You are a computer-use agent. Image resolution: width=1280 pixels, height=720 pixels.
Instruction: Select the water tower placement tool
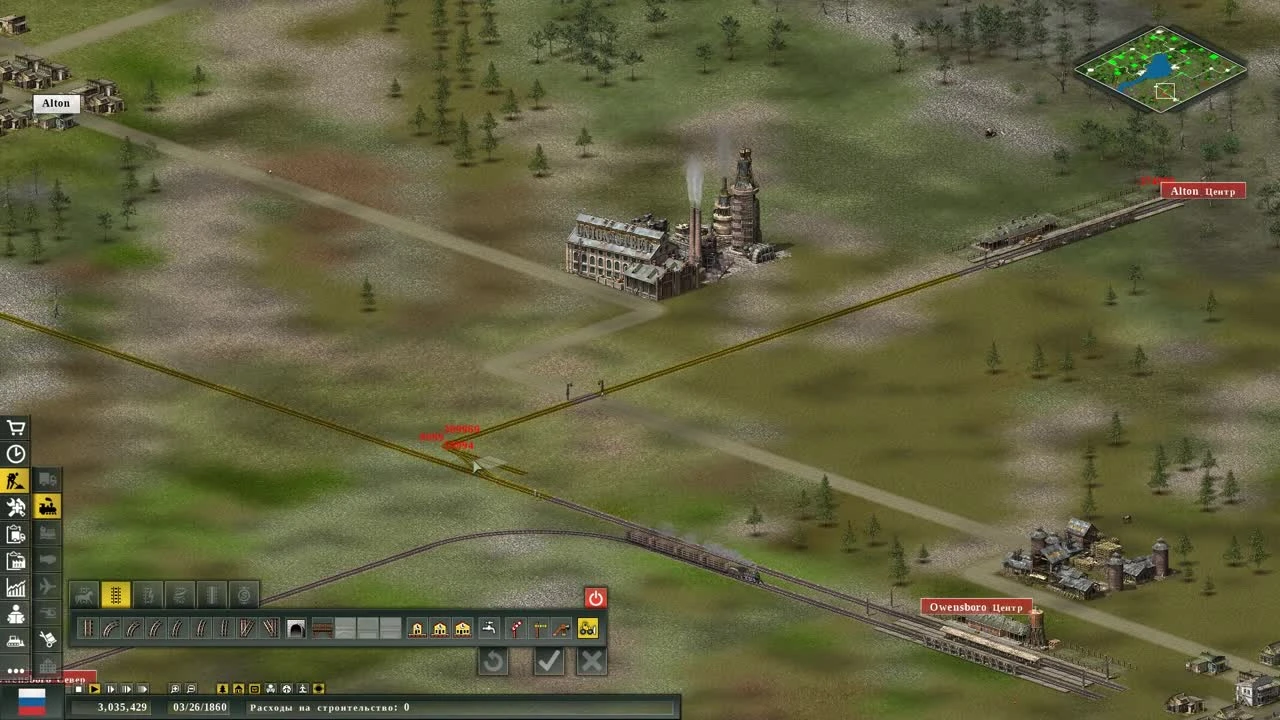pyautogui.click(x=490, y=629)
